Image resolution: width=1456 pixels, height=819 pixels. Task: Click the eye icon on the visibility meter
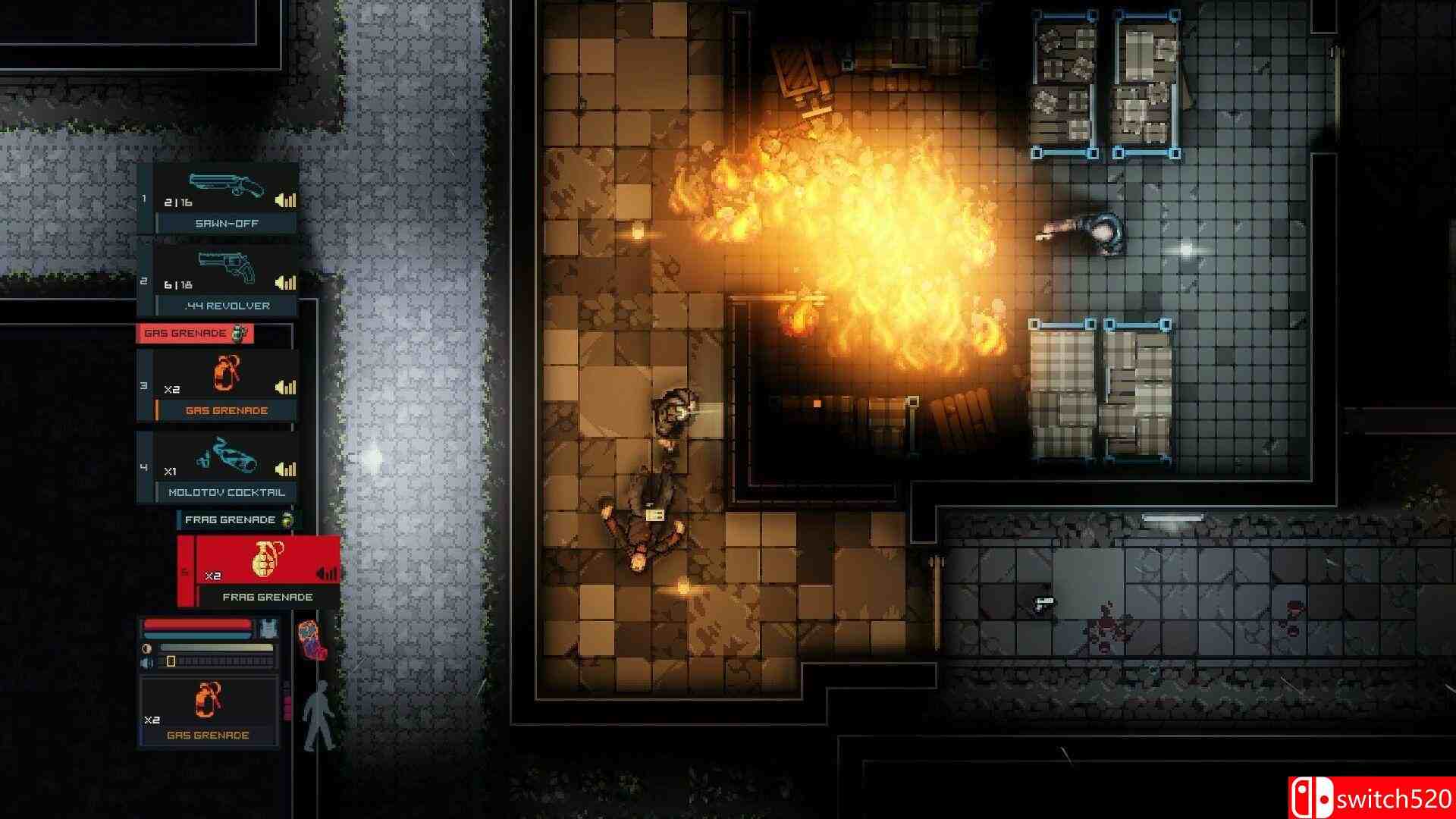[x=146, y=648]
